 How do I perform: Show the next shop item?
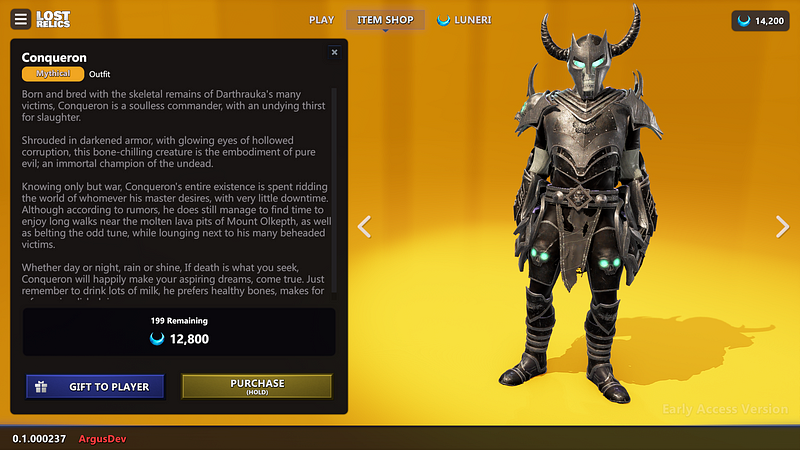(782, 227)
